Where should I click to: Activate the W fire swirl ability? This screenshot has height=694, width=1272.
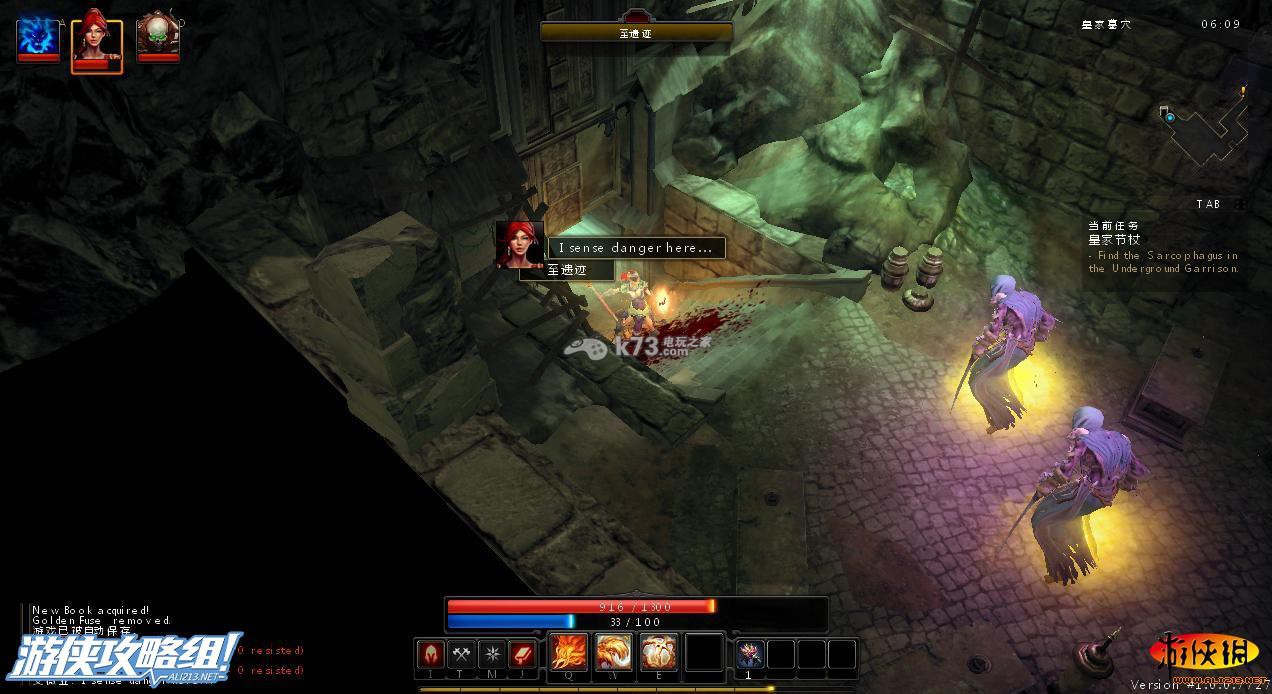click(x=614, y=653)
